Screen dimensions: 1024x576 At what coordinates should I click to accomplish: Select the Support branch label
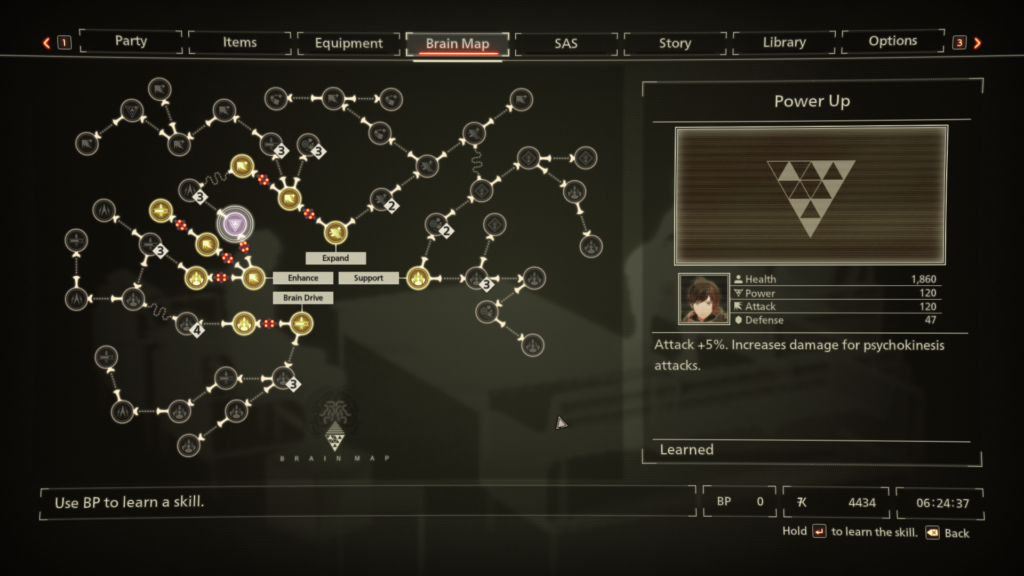pos(368,278)
